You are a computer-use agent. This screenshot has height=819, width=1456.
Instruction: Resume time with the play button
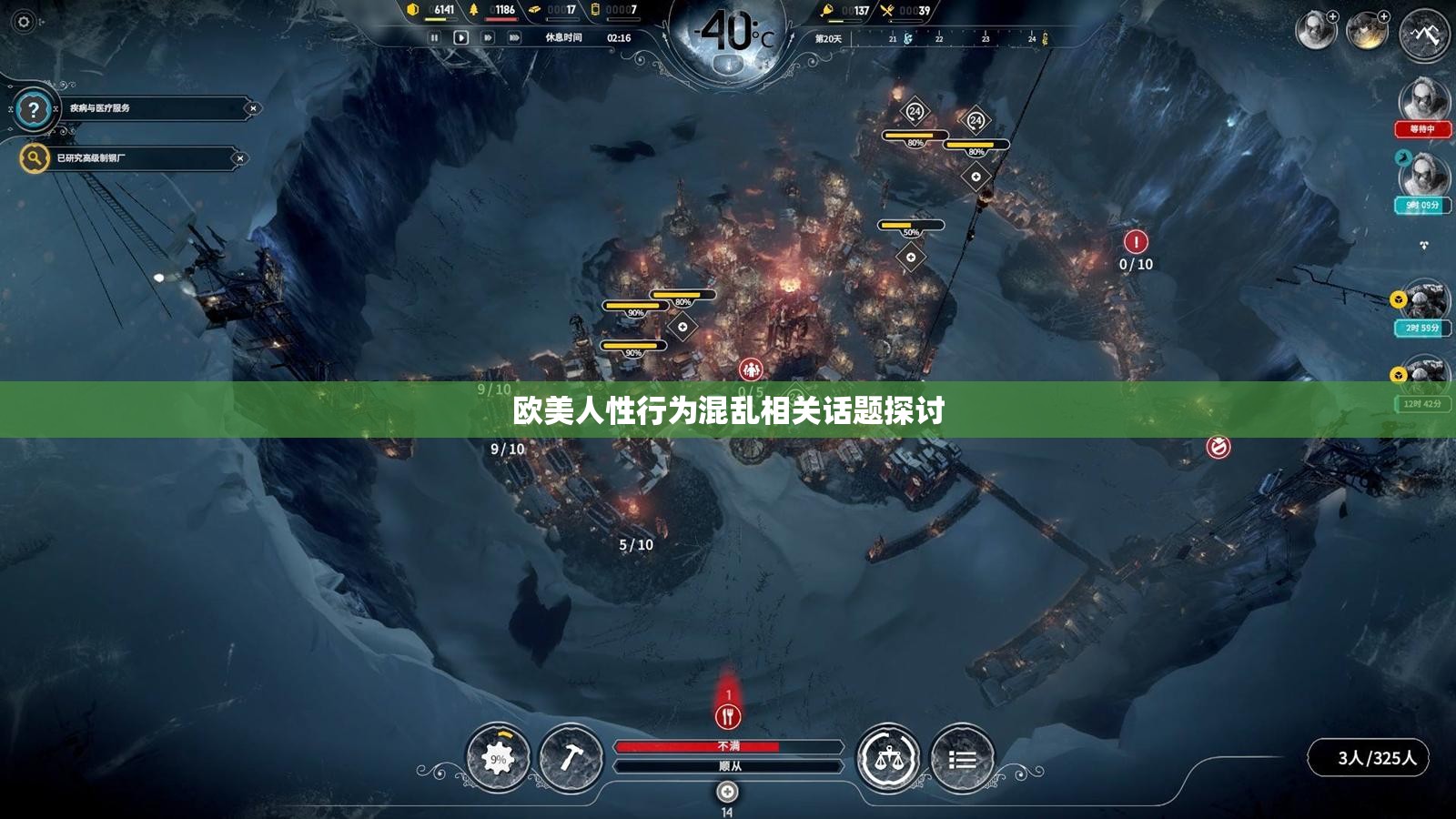click(461, 37)
